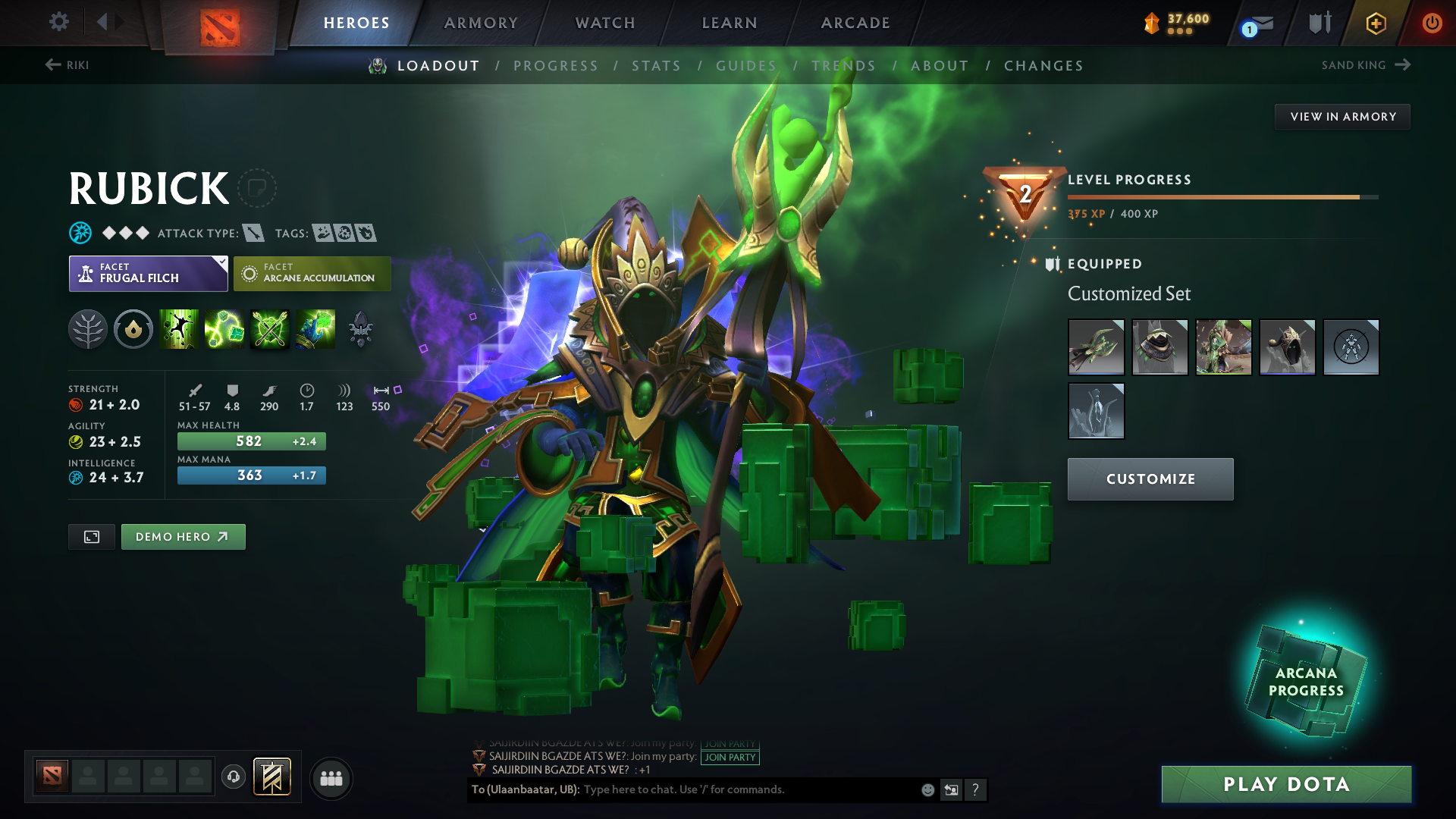Viewport: 1456px width, 819px height.
Task: Click the shop plus icon in top bar
Action: coord(1376,24)
